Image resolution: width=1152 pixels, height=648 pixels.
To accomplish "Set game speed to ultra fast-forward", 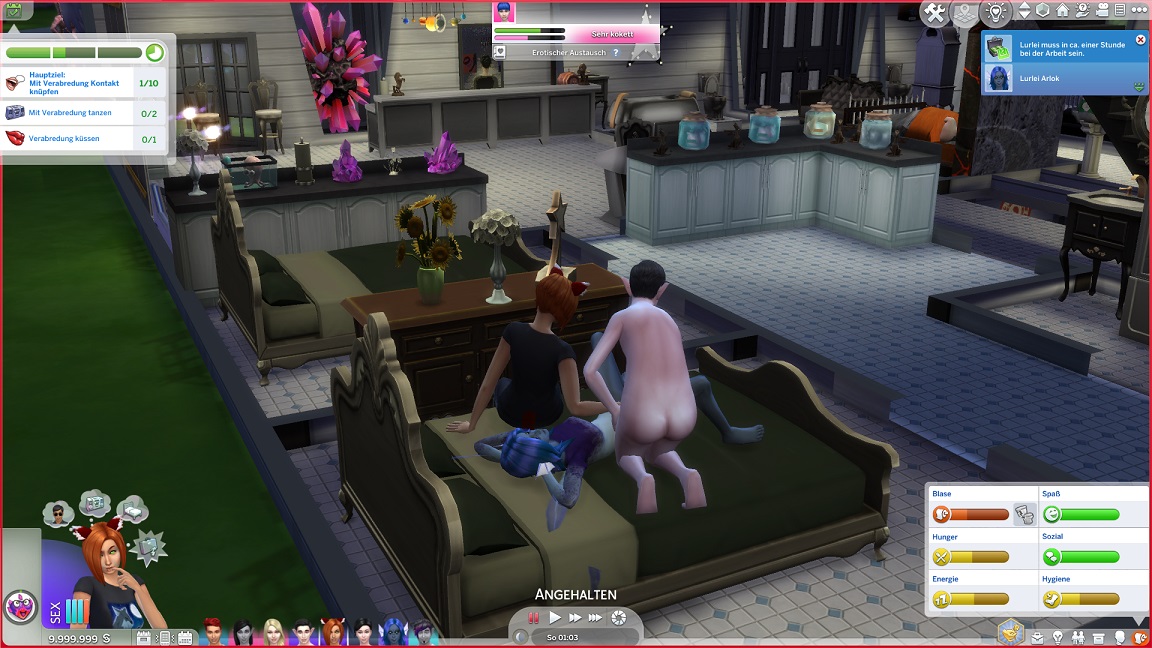I will (x=595, y=618).
